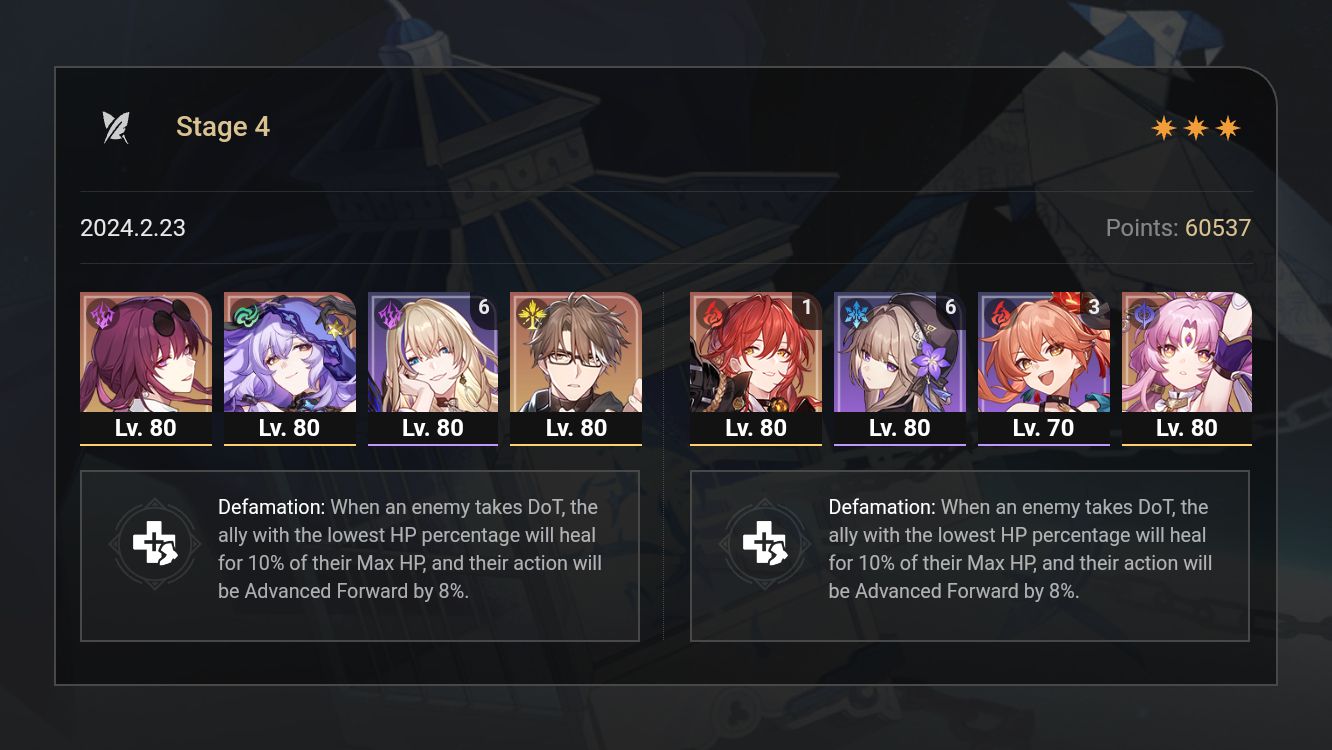Click Guinaifen's Eidolon 3 badge
The image size is (1332, 750).
[x=1094, y=308]
